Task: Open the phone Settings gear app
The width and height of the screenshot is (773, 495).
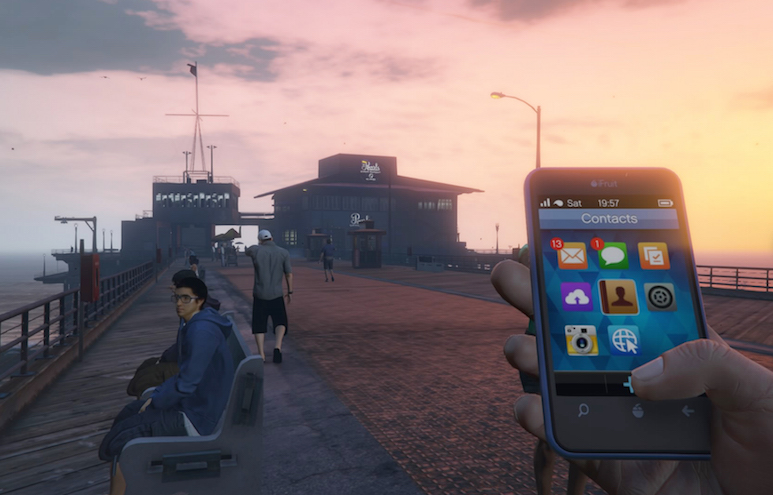Action: pos(659,296)
